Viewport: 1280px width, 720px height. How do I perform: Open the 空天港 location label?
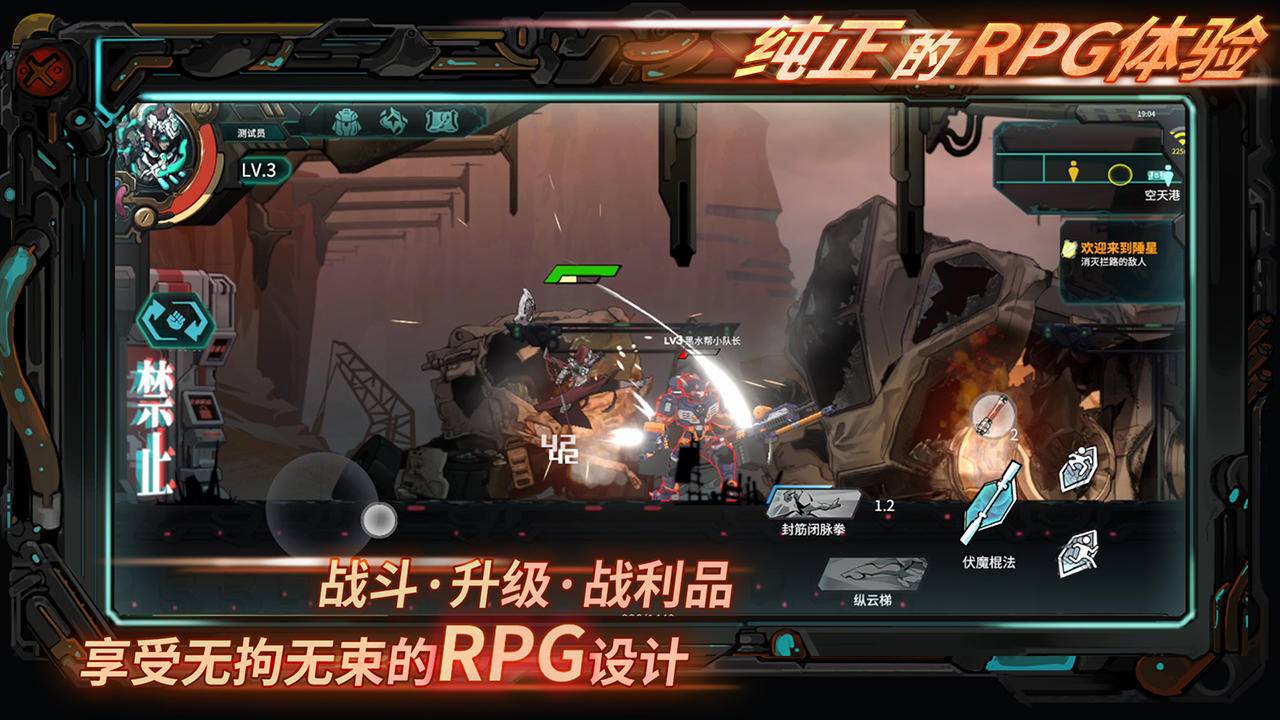tap(1161, 196)
